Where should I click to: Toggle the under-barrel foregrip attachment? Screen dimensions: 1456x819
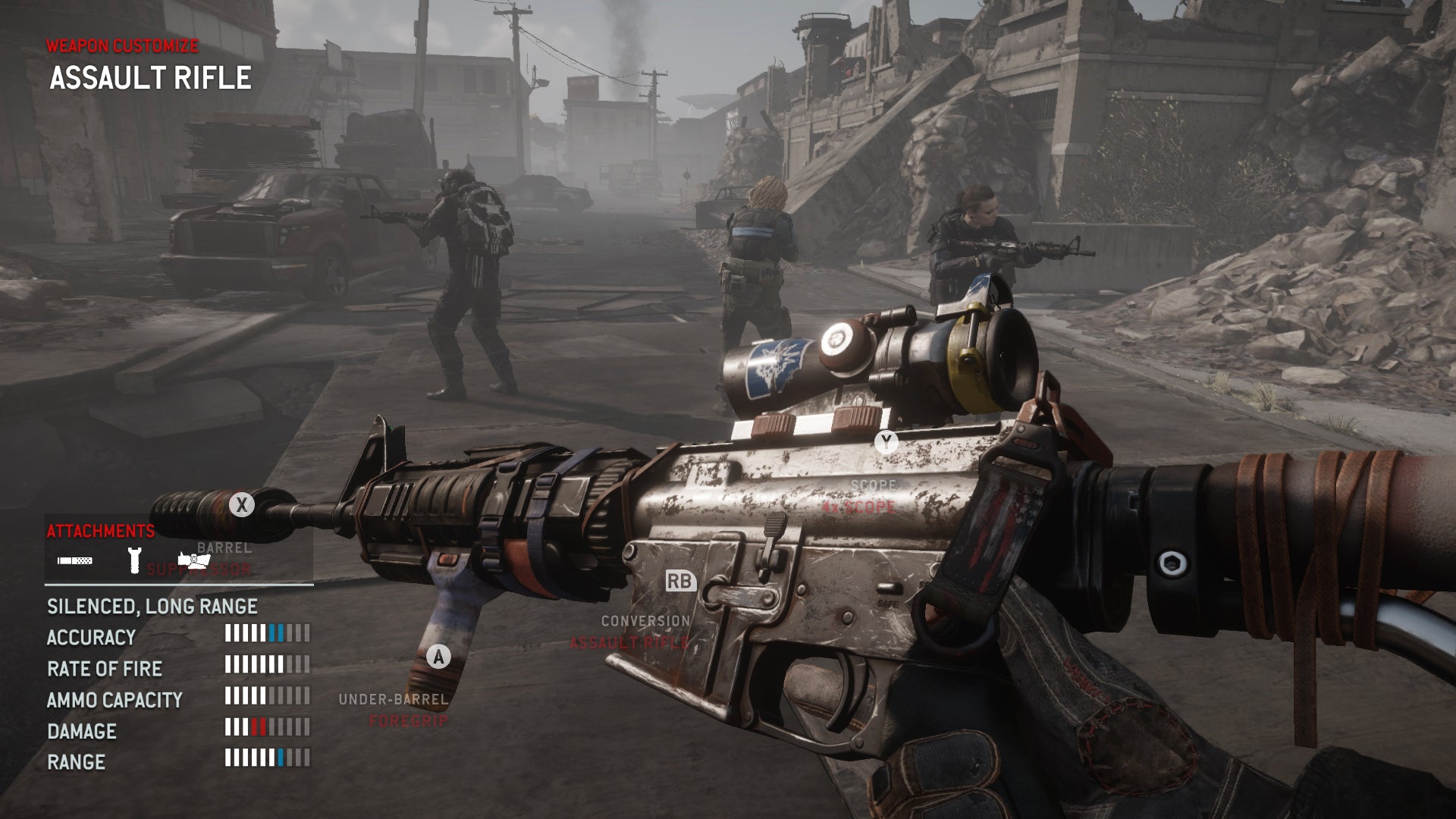(438, 657)
